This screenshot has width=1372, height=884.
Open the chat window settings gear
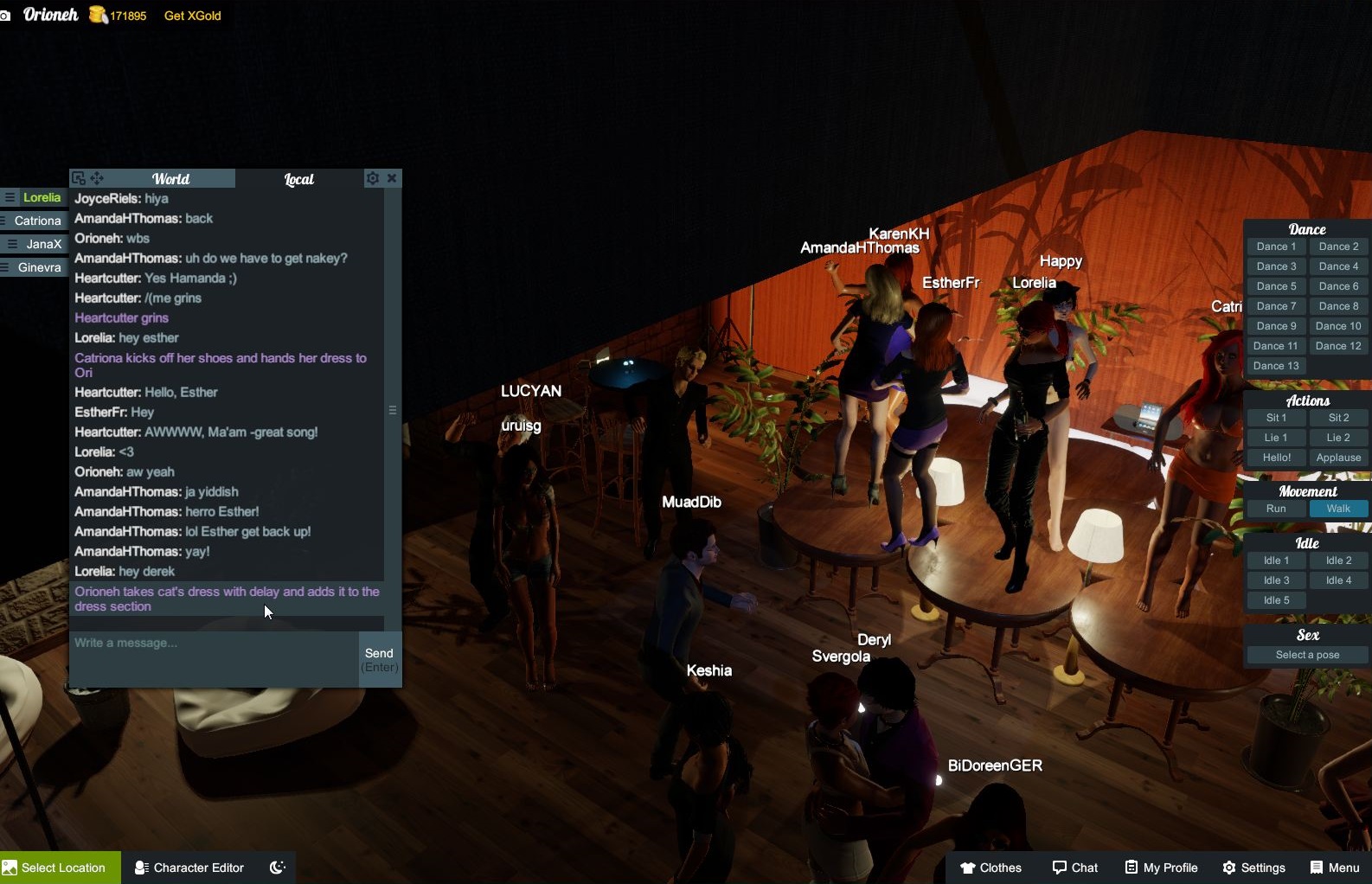click(371, 178)
